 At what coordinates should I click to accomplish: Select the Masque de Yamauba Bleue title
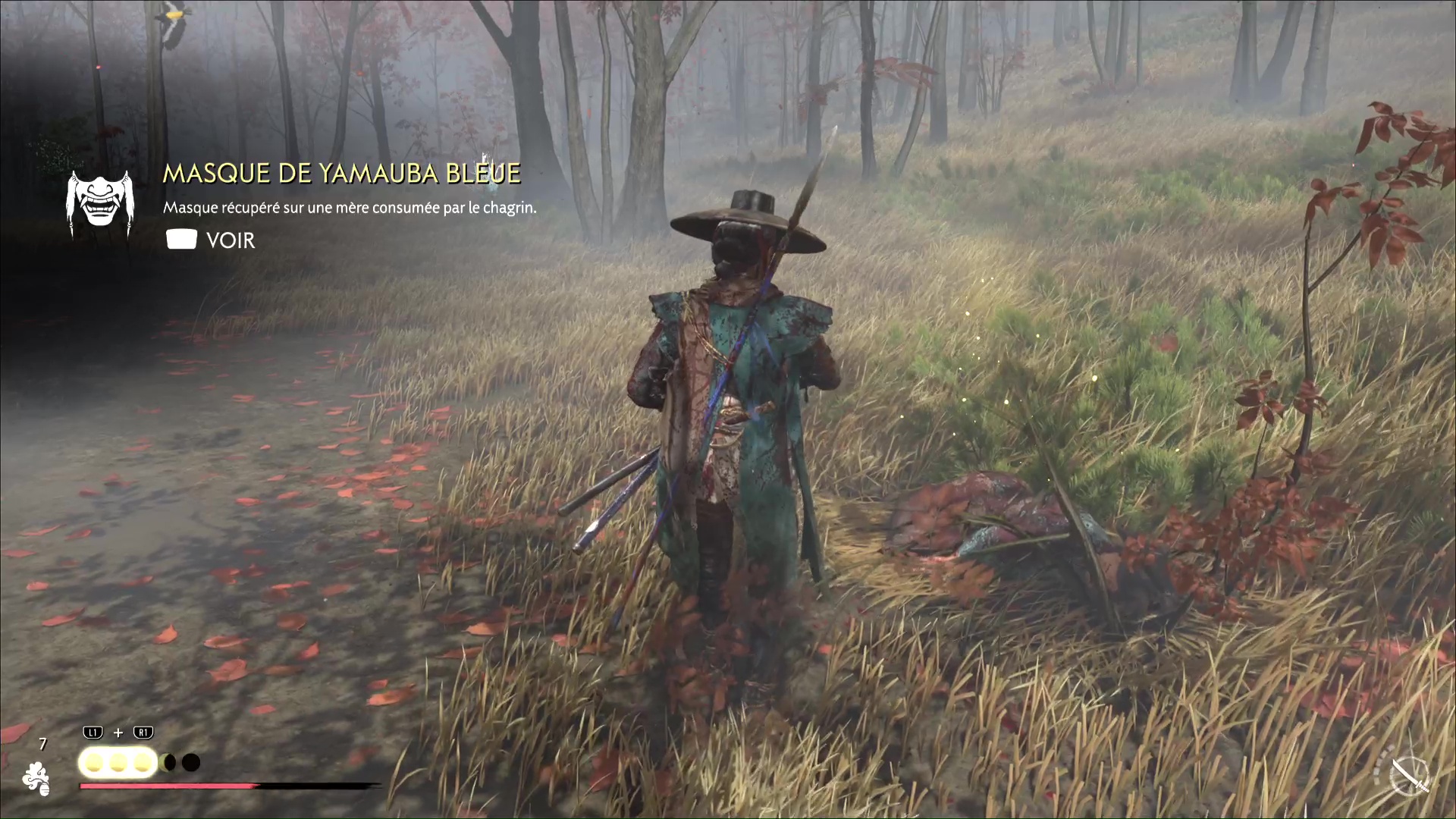point(341,174)
